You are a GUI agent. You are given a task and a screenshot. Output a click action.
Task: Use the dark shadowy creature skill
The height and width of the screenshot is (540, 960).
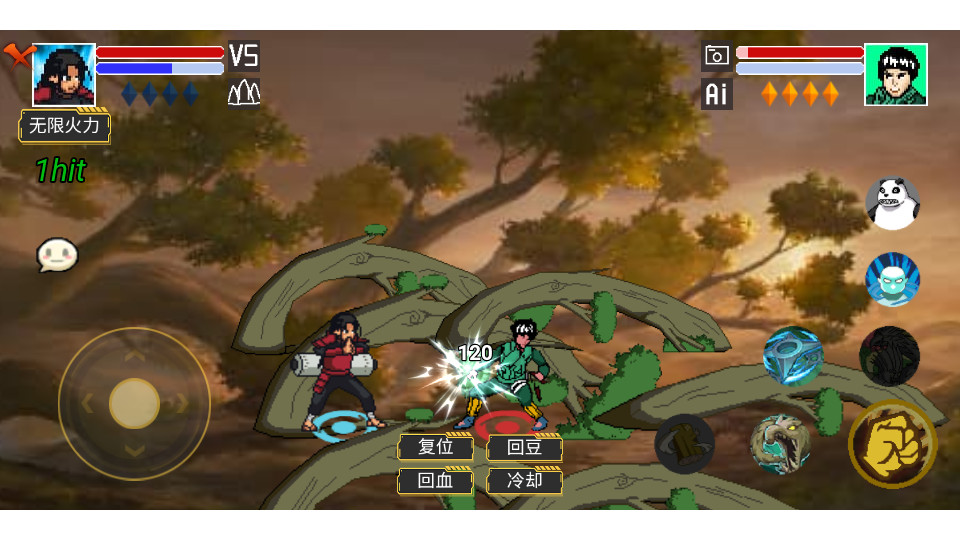click(x=889, y=356)
